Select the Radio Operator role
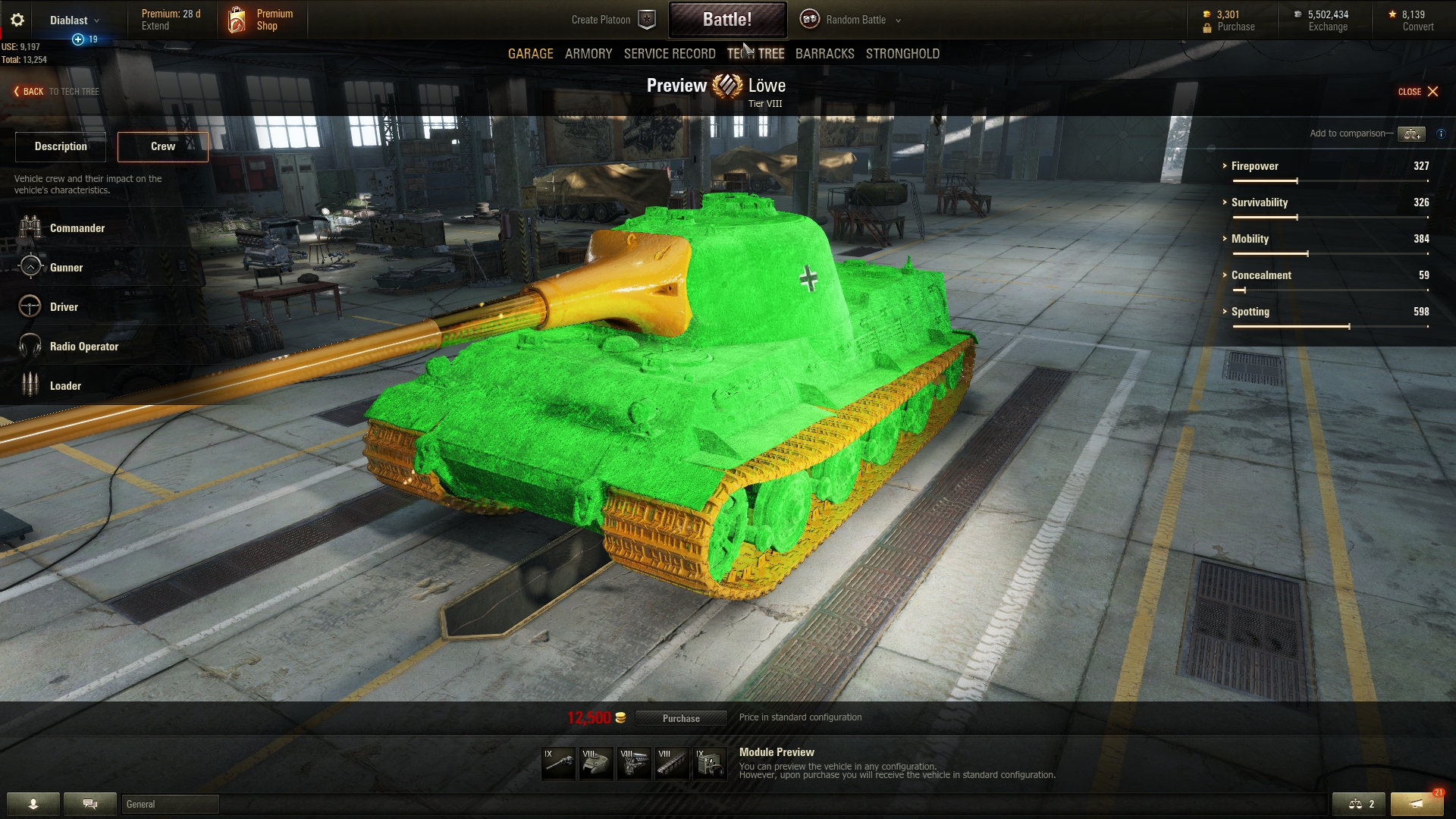This screenshot has height=819, width=1456. point(83,346)
